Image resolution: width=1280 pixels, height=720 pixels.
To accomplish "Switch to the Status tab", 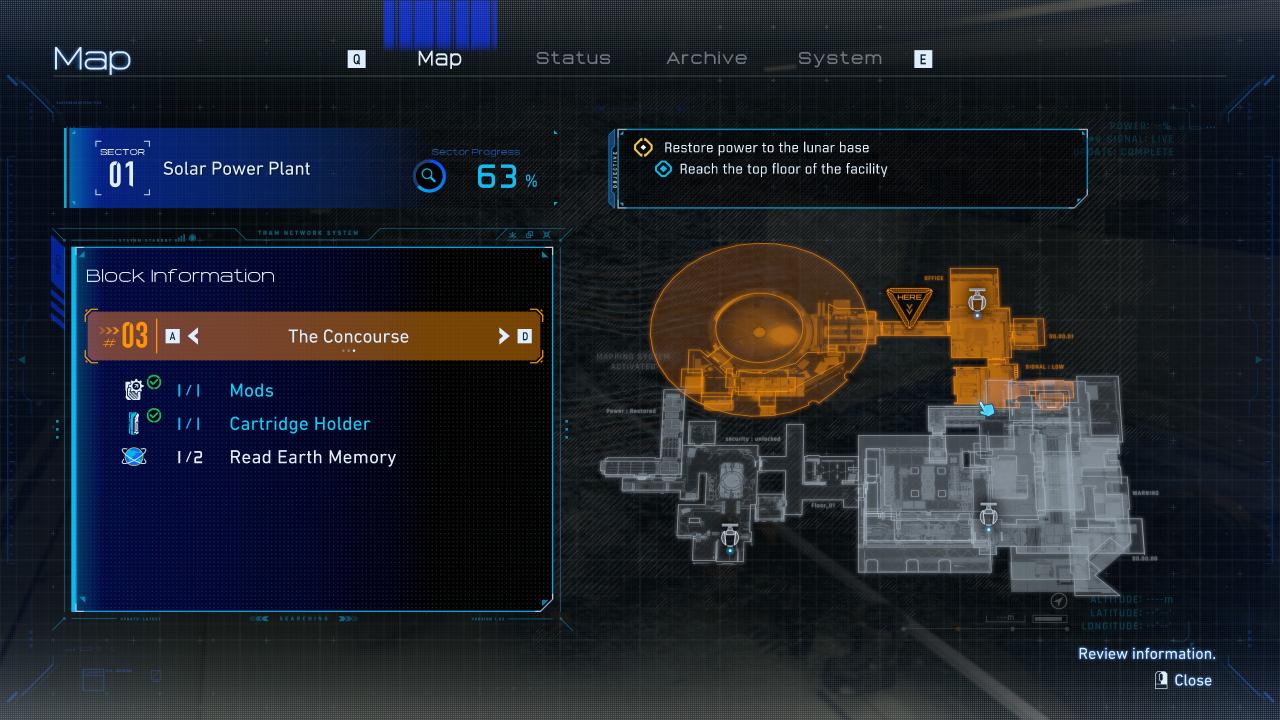I will click(573, 58).
